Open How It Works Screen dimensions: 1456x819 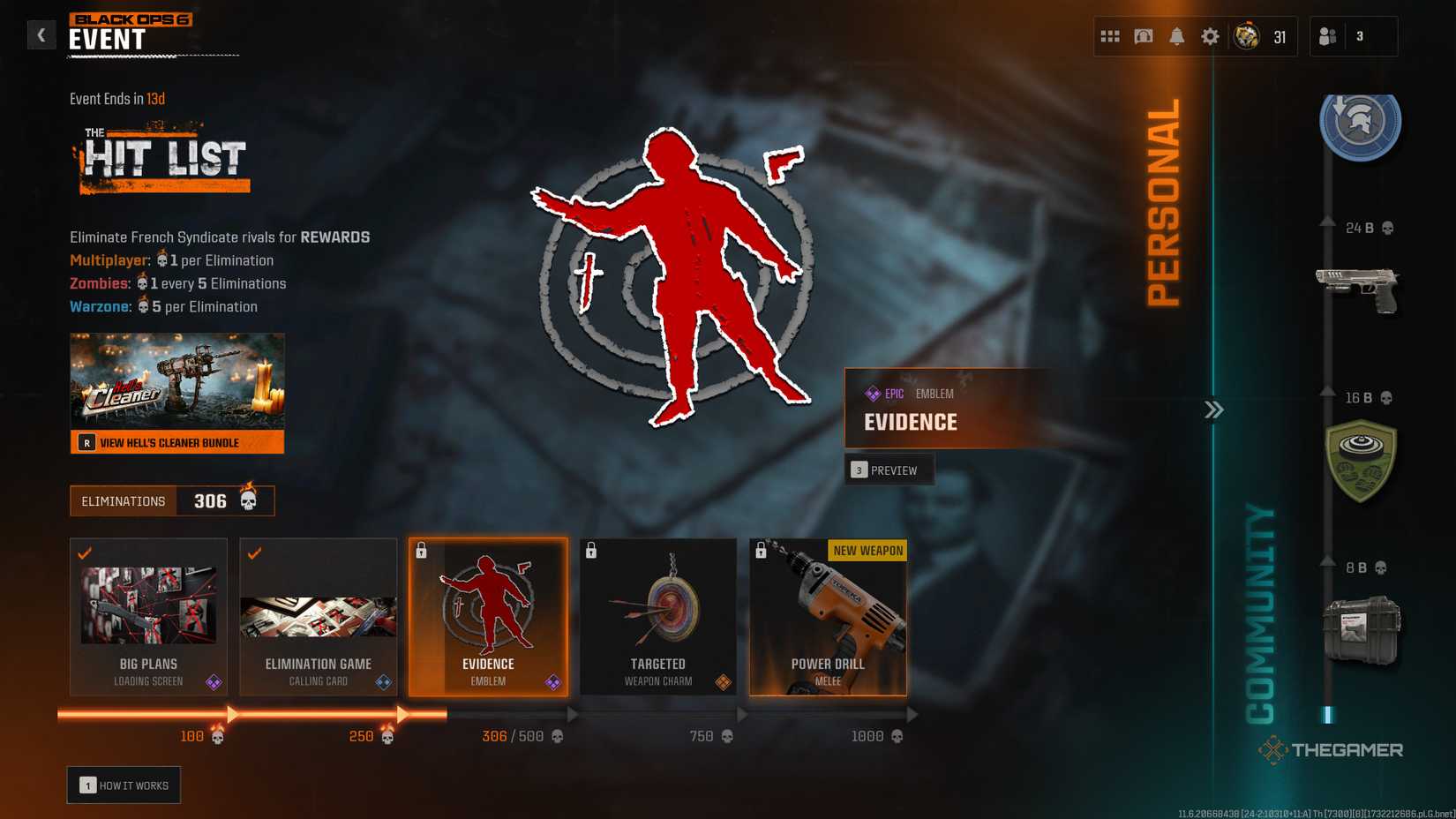click(124, 784)
